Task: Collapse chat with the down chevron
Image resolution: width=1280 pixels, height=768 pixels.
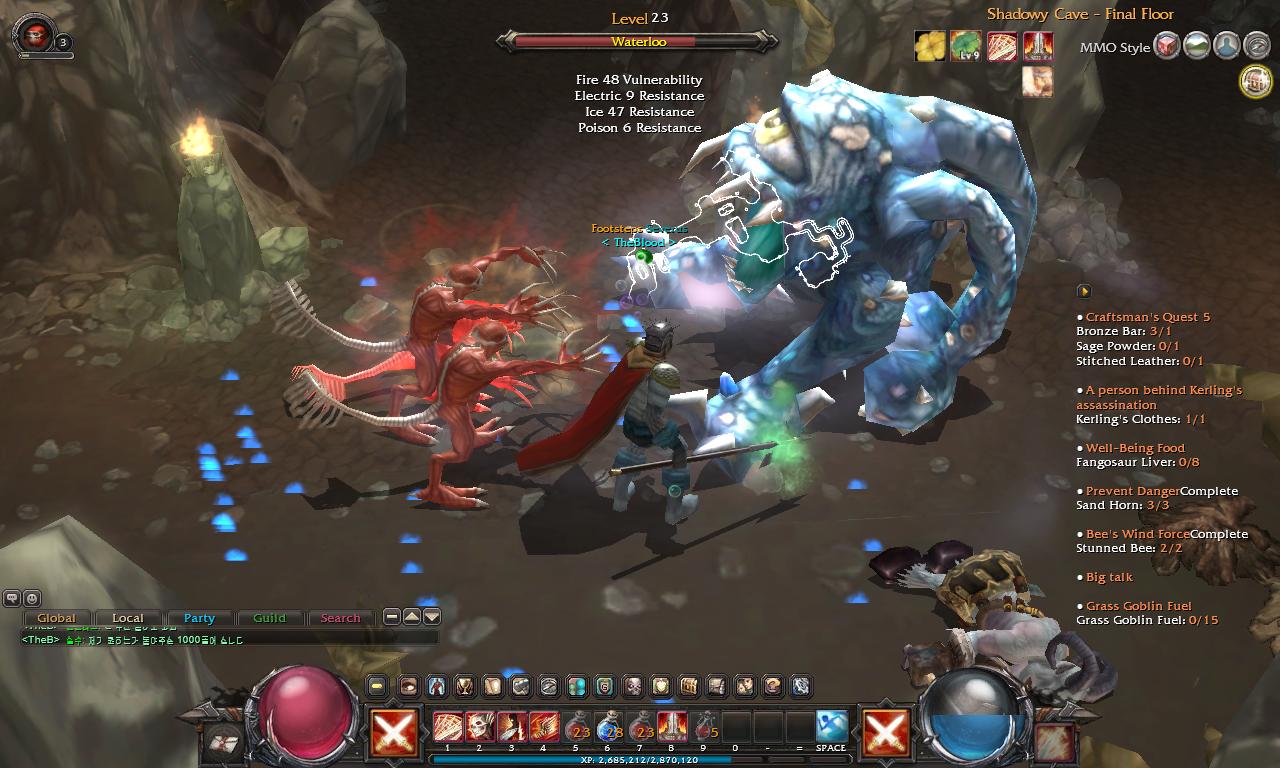Action: [432, 617]
